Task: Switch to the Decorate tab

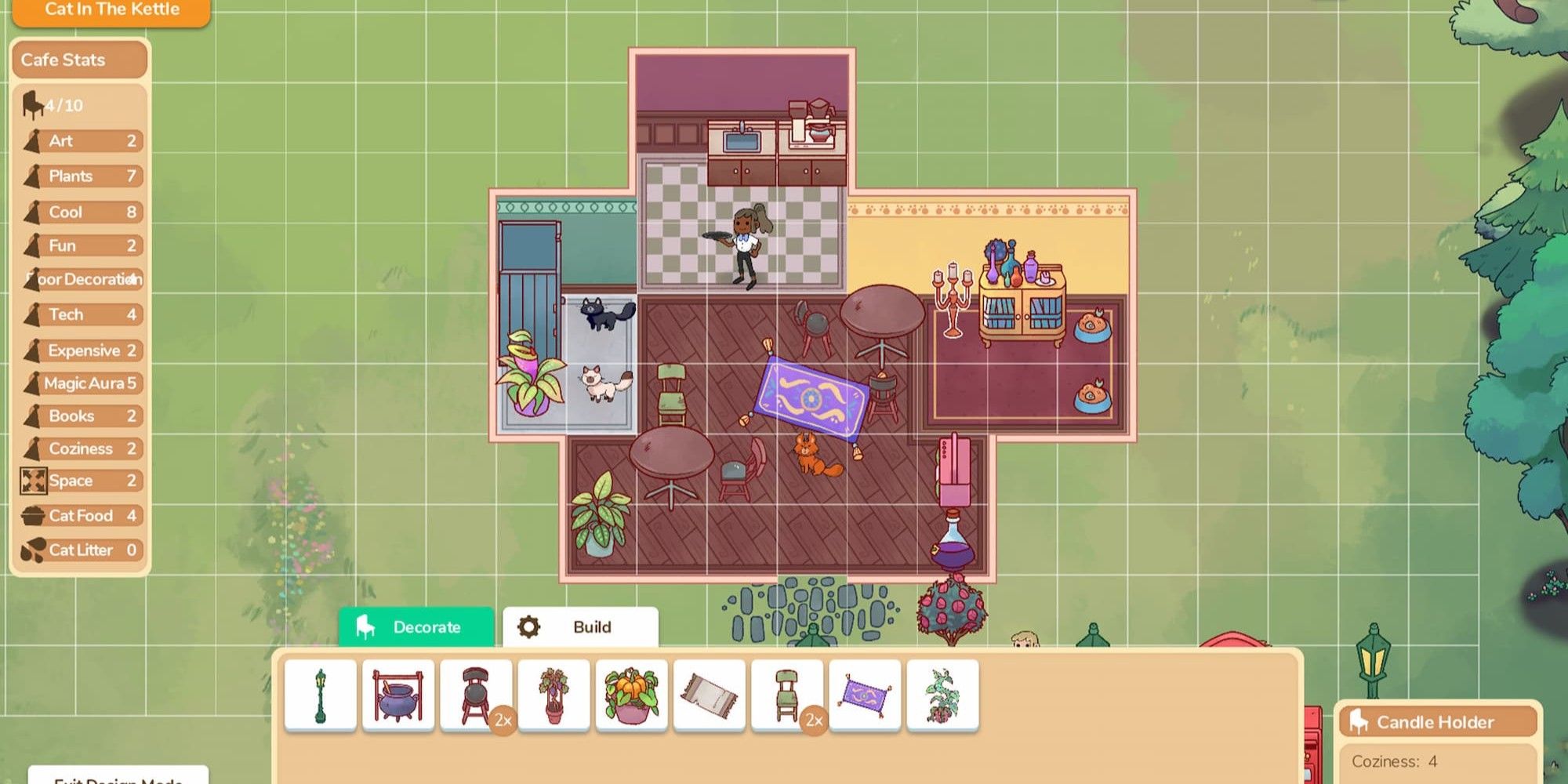Action: [x=416, y=627]
